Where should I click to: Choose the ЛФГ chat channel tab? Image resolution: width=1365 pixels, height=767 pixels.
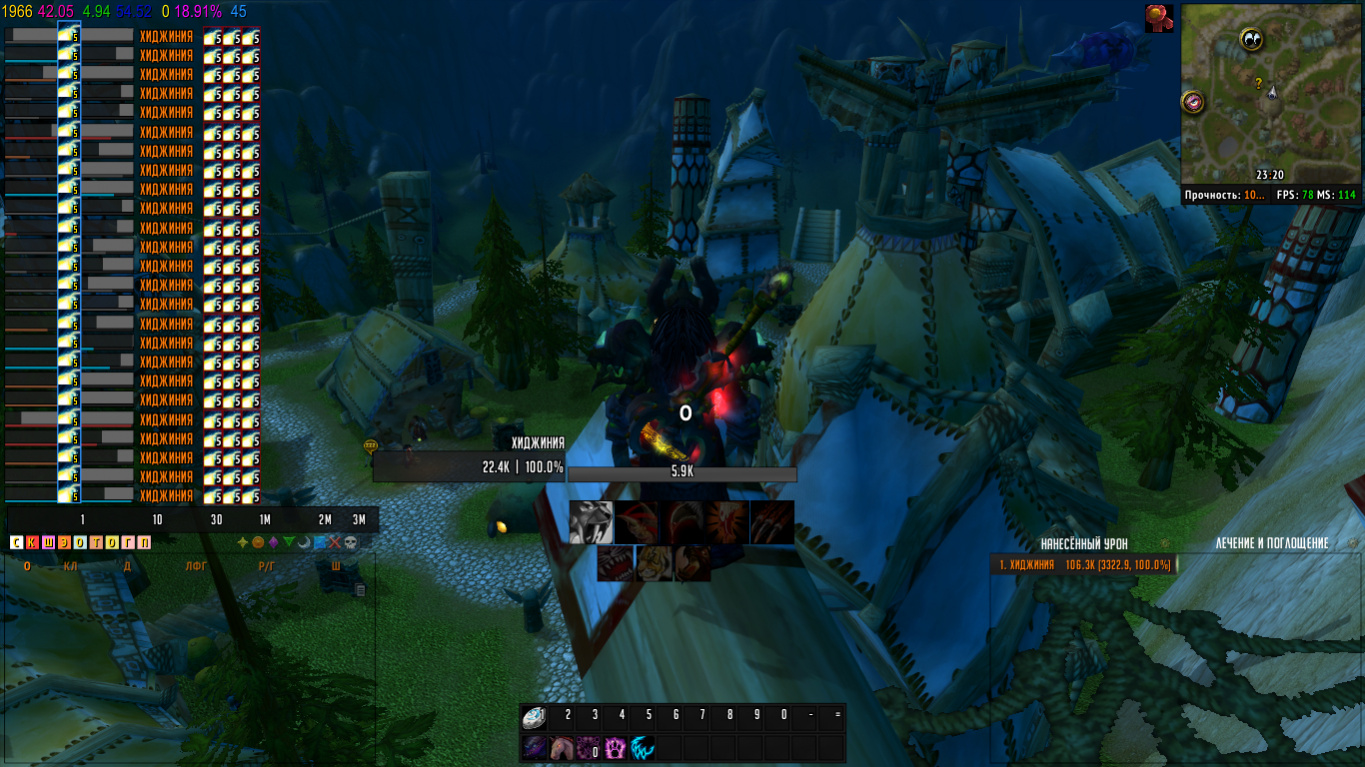[x=196, y=566]
